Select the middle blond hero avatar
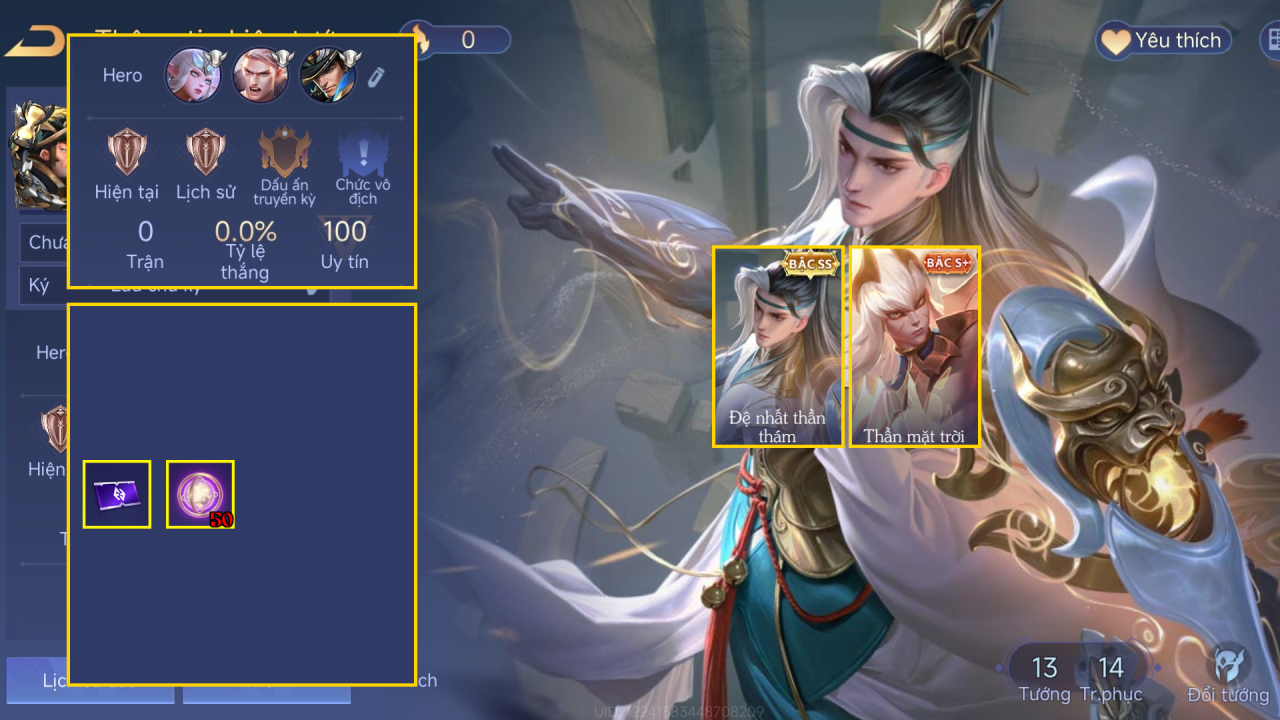 [x=261, y=76]
